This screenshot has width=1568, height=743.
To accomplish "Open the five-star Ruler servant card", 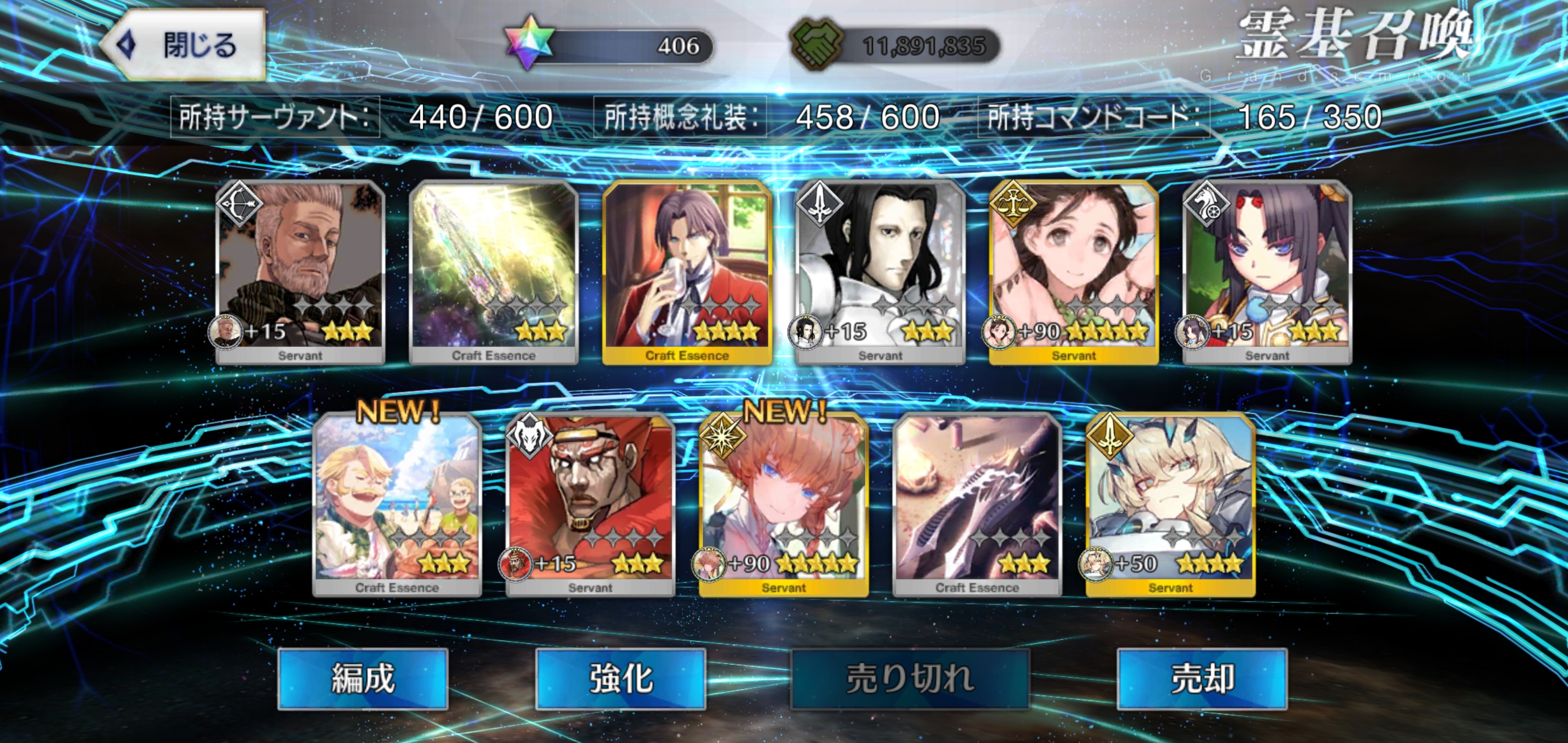I will tap(1074, 272).
